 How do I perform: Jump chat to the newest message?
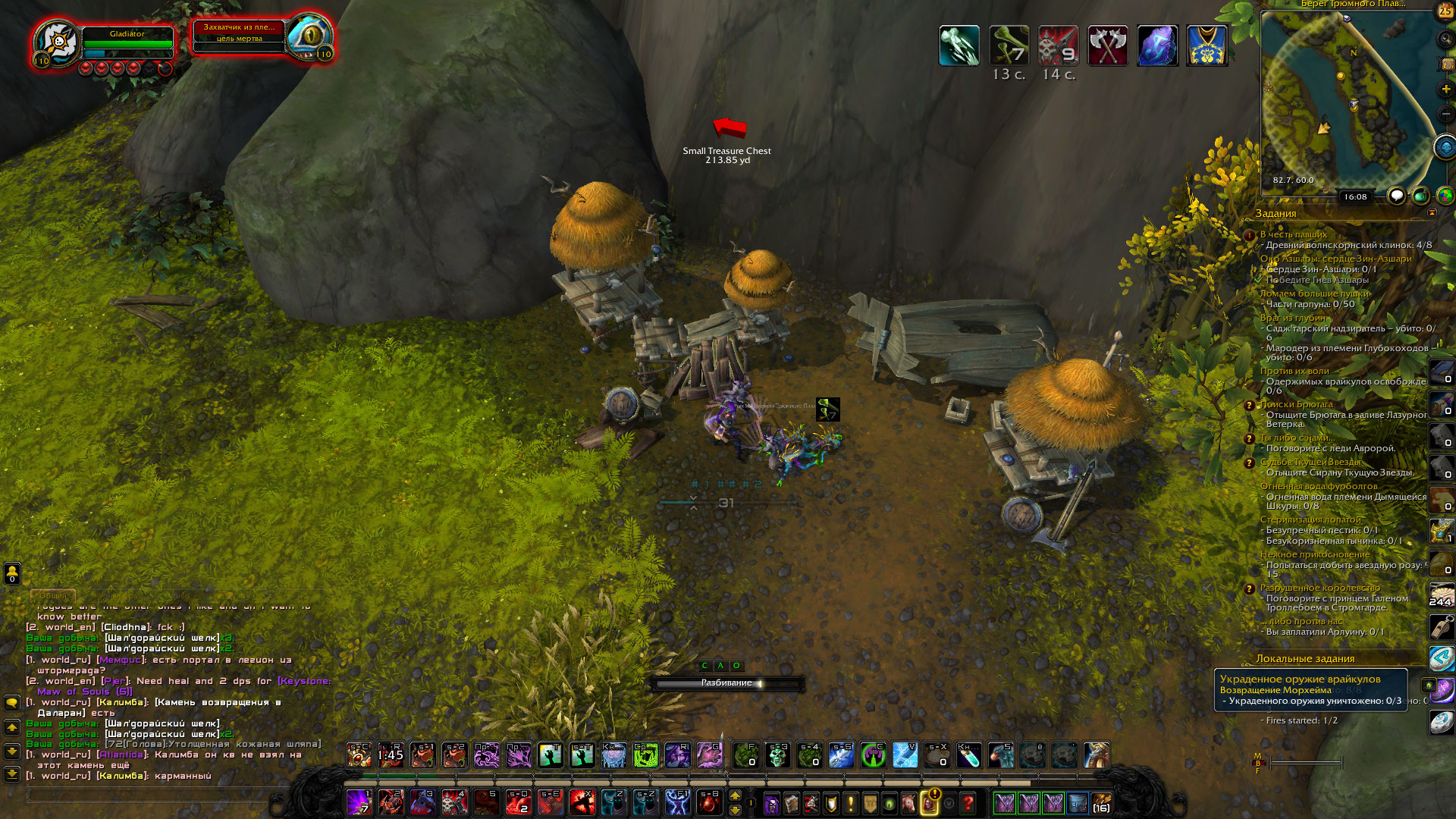12,774
